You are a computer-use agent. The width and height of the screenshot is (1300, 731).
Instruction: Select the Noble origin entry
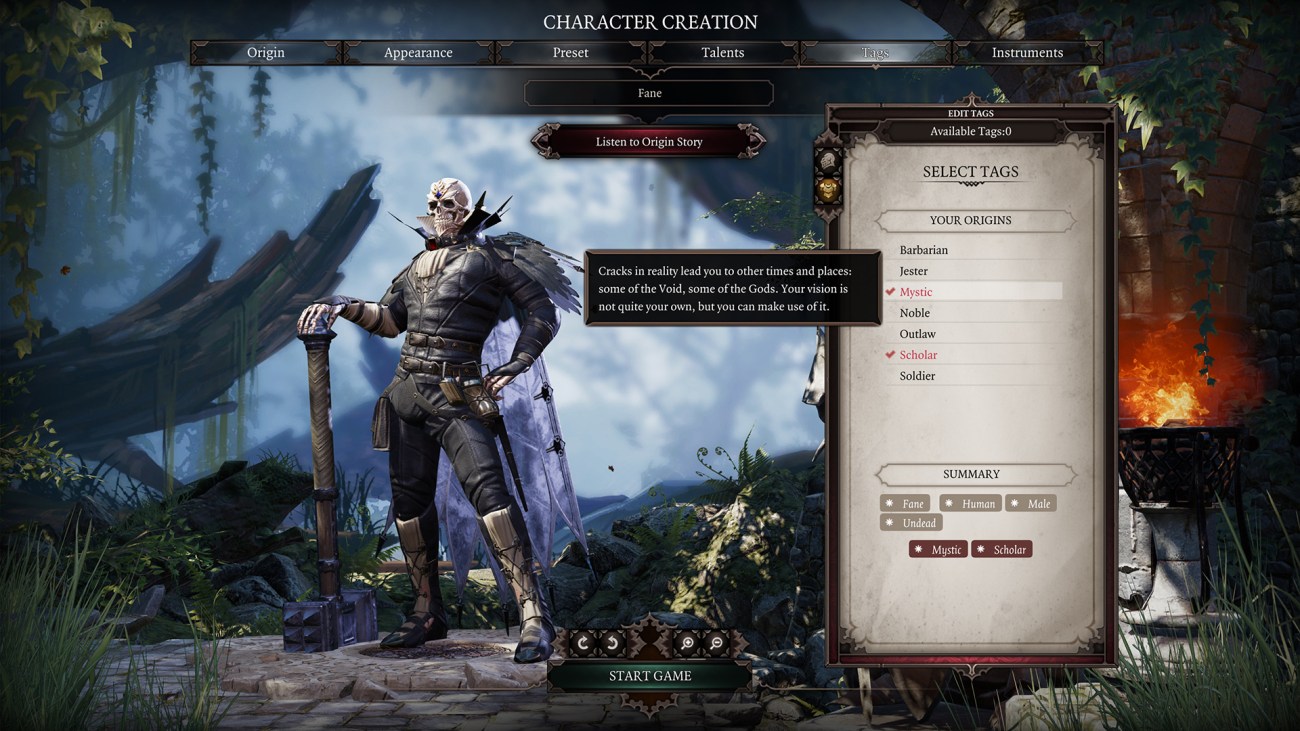[x=913, y=312]
